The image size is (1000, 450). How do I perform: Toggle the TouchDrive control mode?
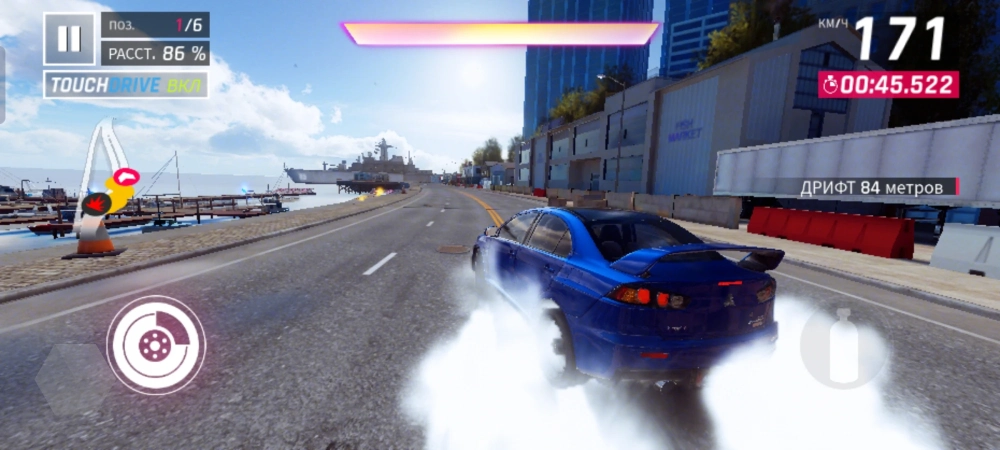point(126,85)
